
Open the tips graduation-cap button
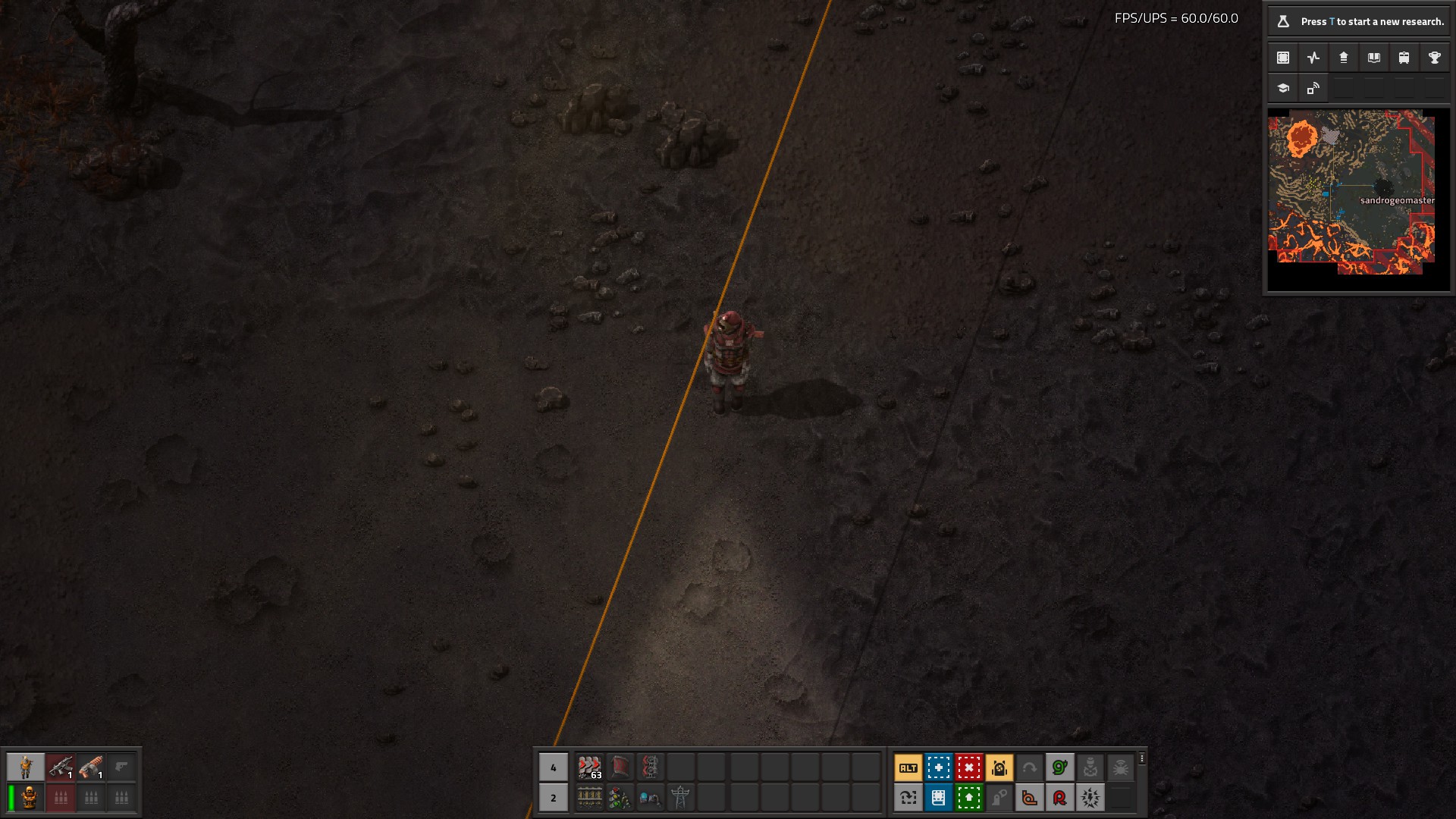click(x=1283, y=88)
